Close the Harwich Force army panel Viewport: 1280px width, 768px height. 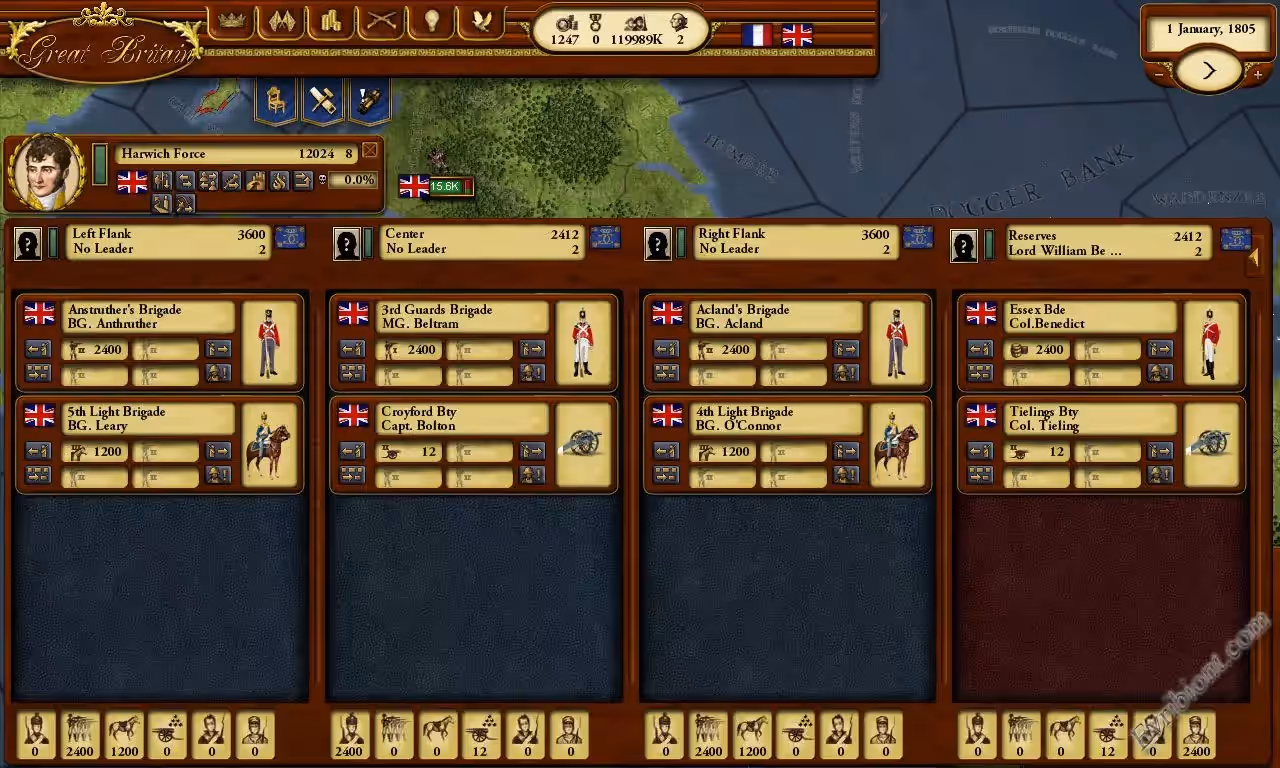click(370, 151)
